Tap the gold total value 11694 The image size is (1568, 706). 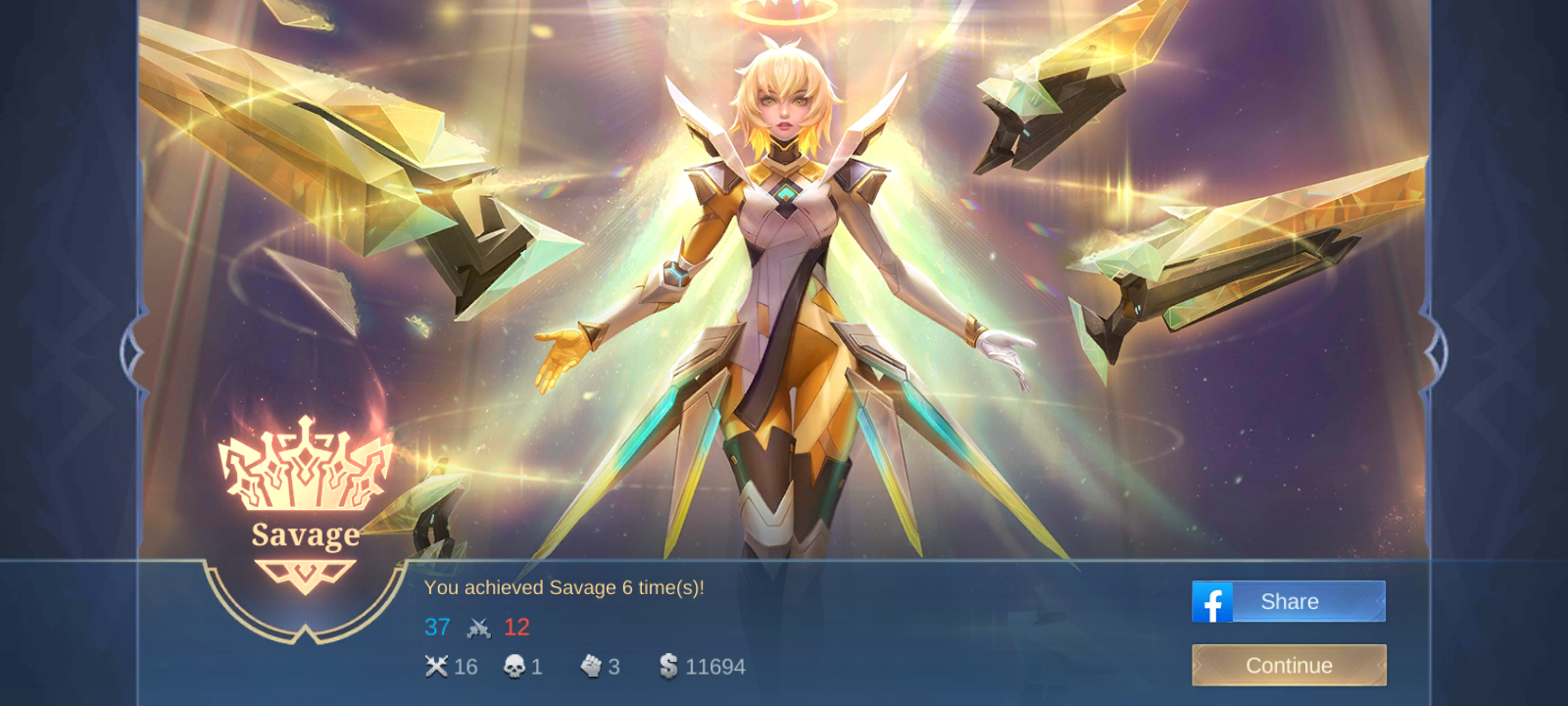point(714,666)
